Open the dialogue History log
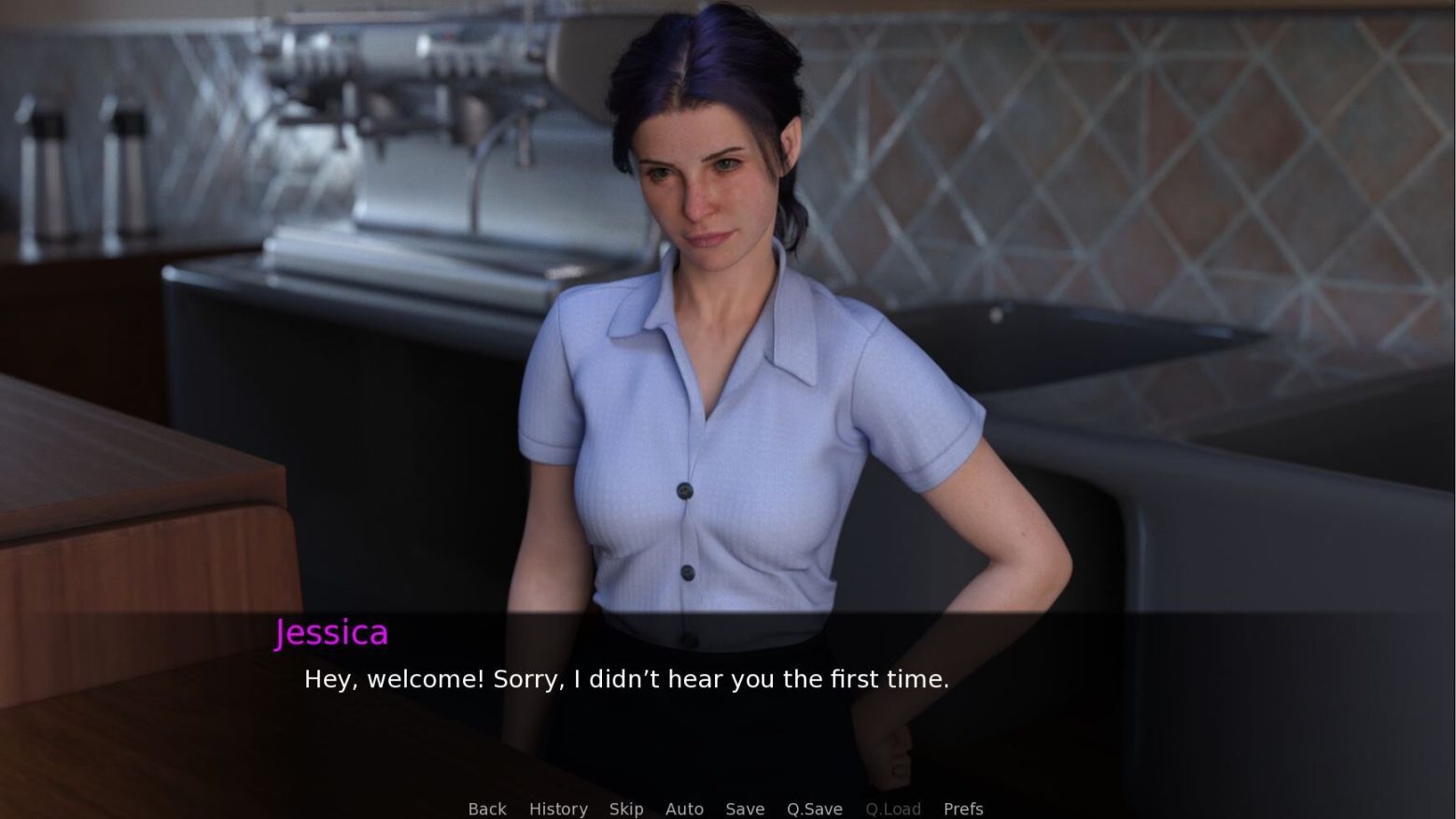This screenshot has width=1456, height=819. coord(558,809)
